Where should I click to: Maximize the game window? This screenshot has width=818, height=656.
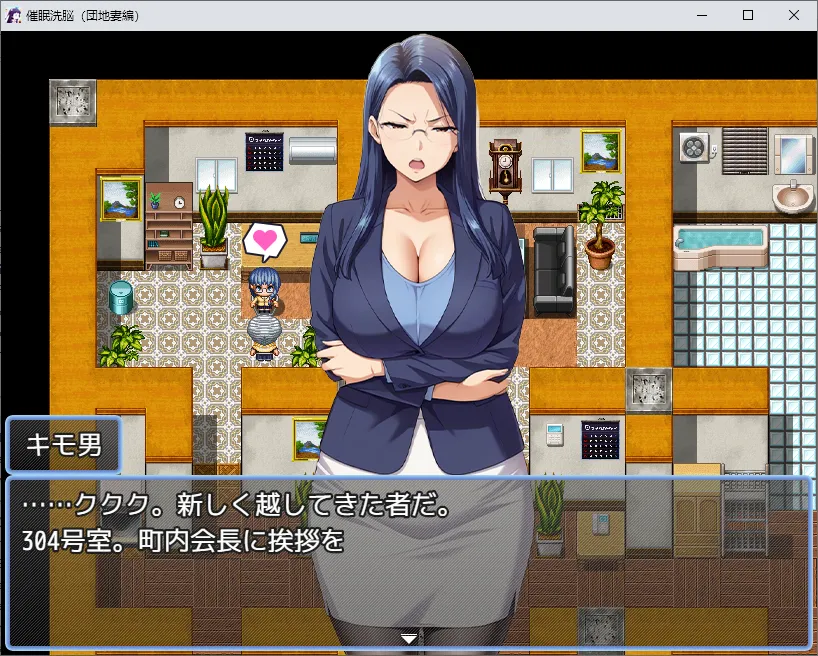747,15
